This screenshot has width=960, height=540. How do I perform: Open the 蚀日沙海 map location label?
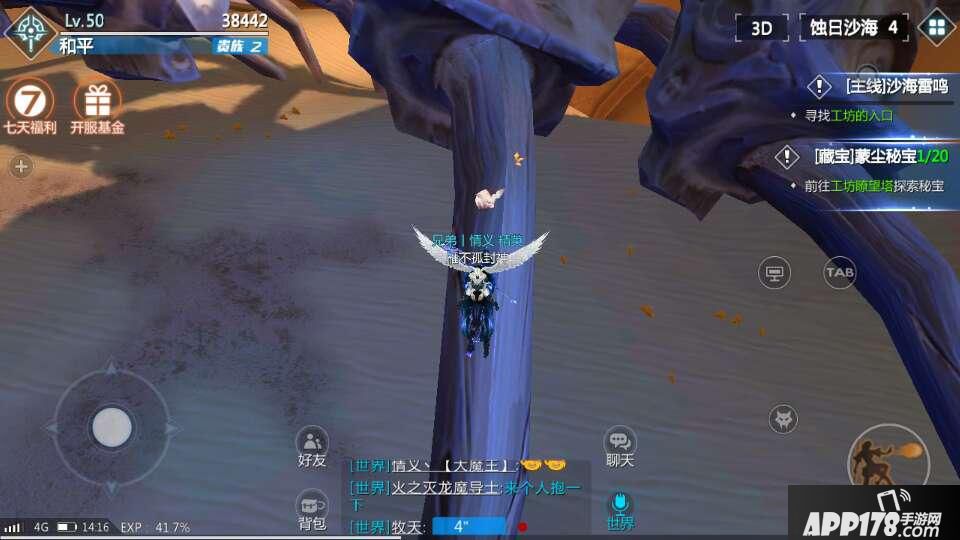[x=853, y=28]
